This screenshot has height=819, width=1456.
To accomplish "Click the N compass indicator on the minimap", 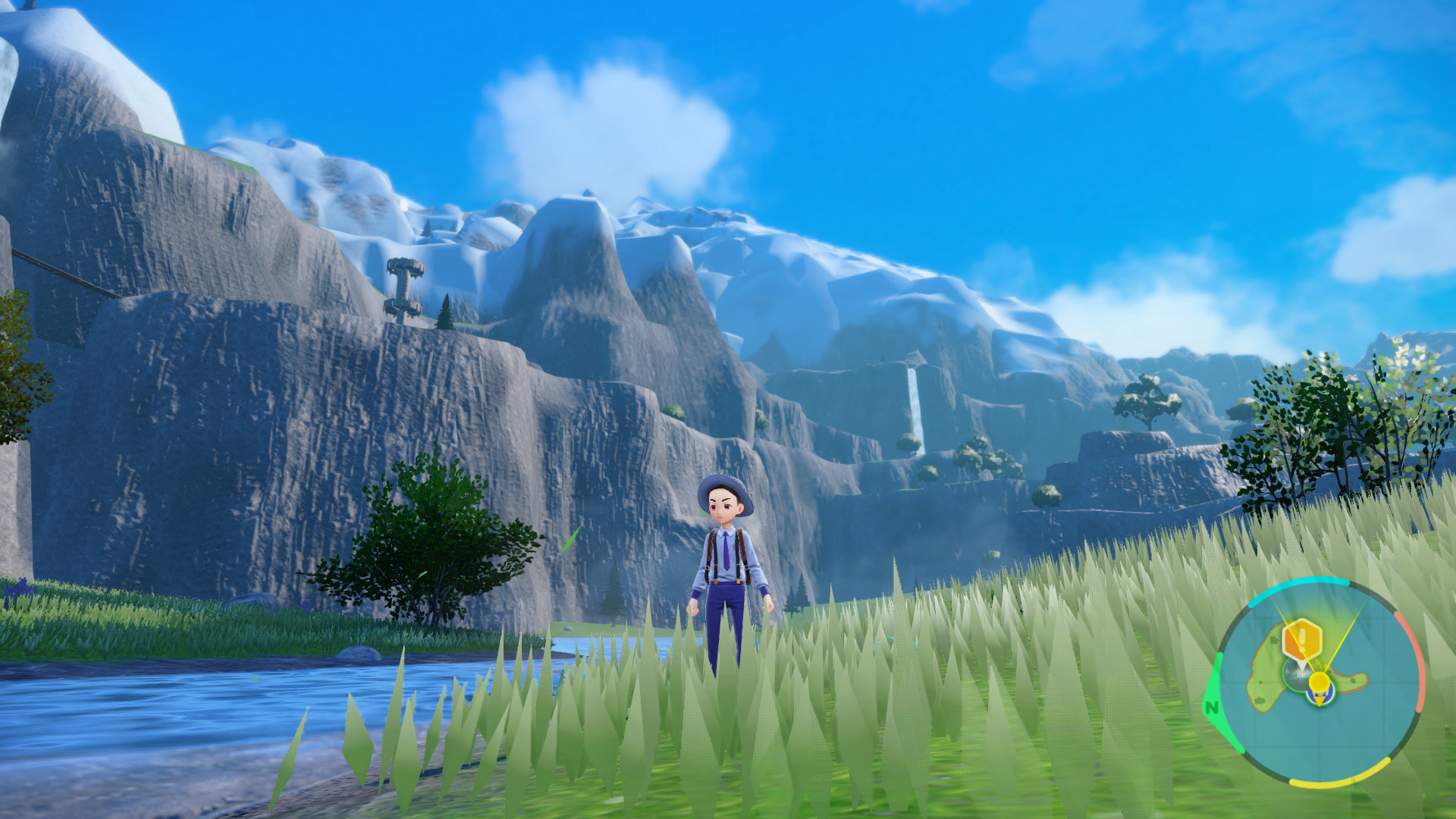I will point(1211,706).
